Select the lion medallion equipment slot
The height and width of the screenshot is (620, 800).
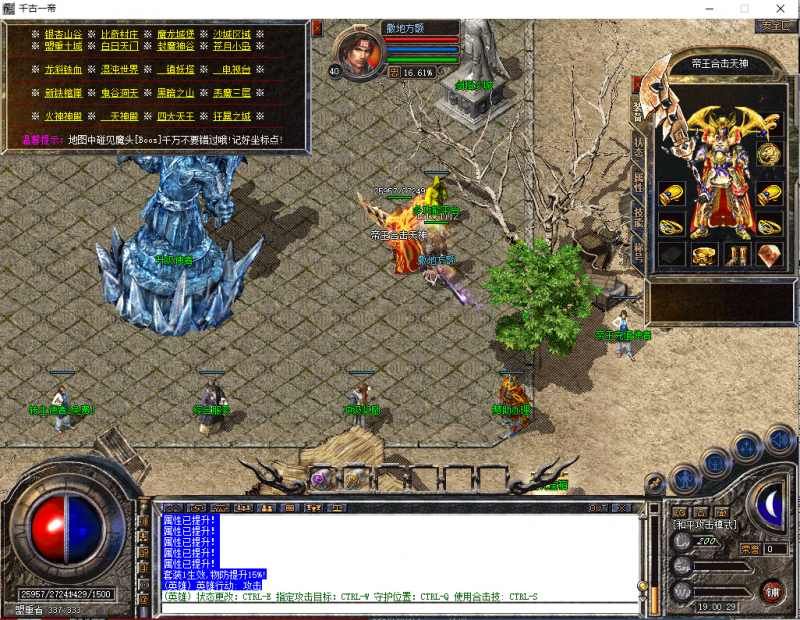coord(769,154)
